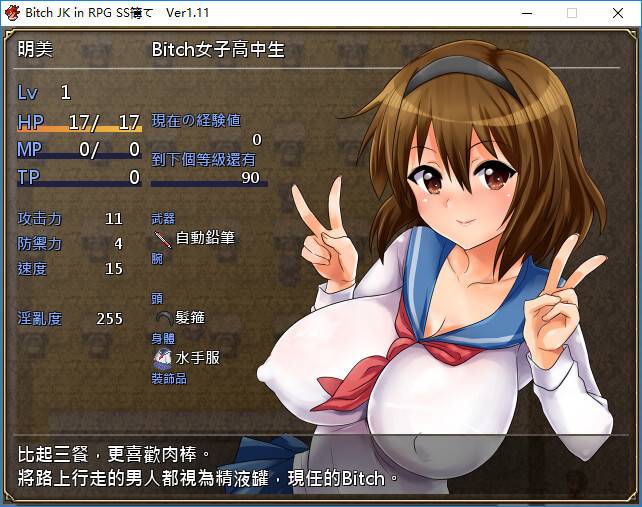Image resolution: width=642 pixels, height=507 pixels.
Task: Minimize the game window
Action: [x=527, y=13]
